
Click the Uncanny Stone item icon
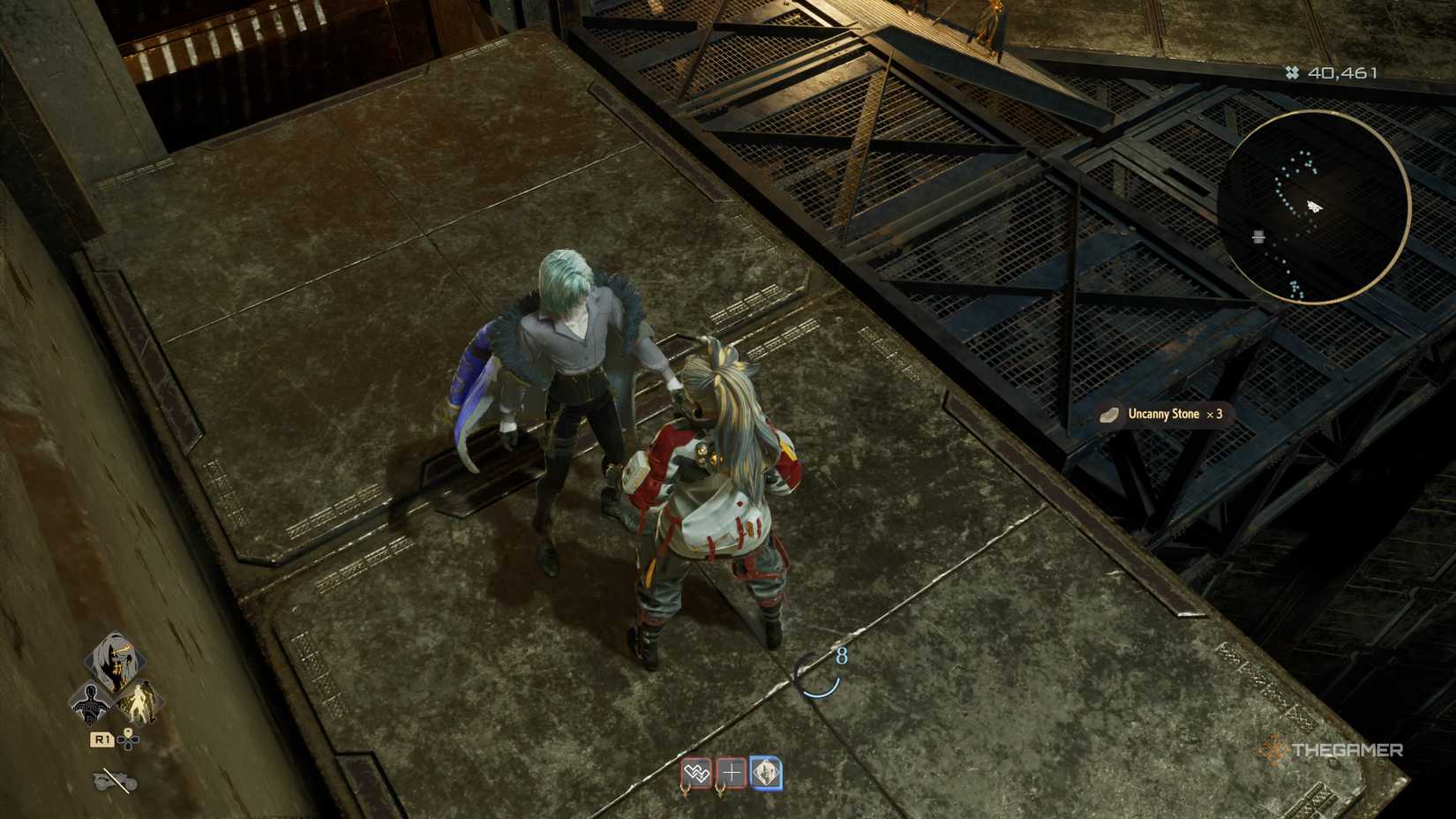click(x=1108, y=415)
